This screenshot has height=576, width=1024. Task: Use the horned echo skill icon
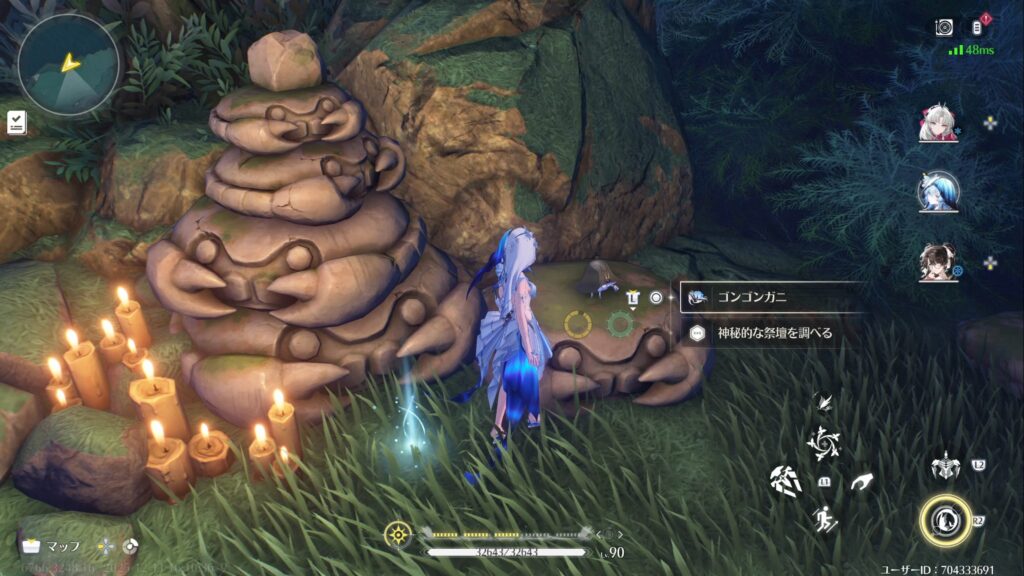(x=944, y=465)
